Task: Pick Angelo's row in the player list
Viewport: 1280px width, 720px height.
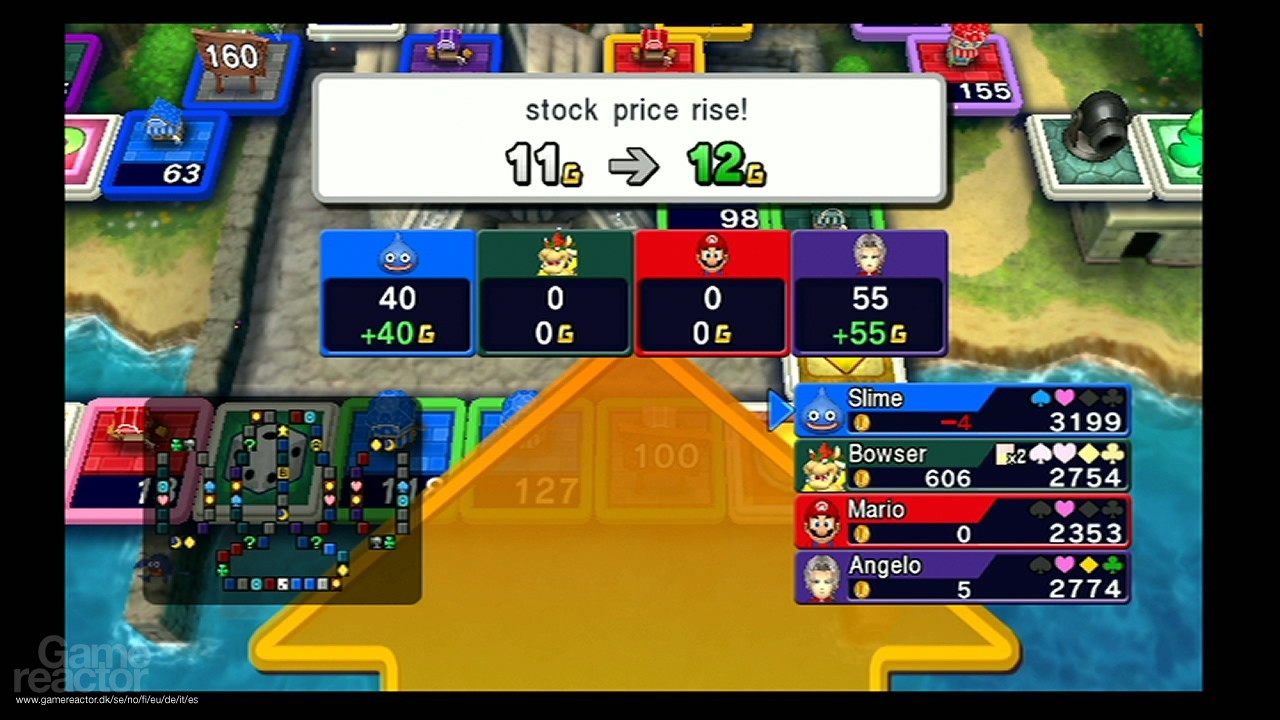Action: point(962,577)
